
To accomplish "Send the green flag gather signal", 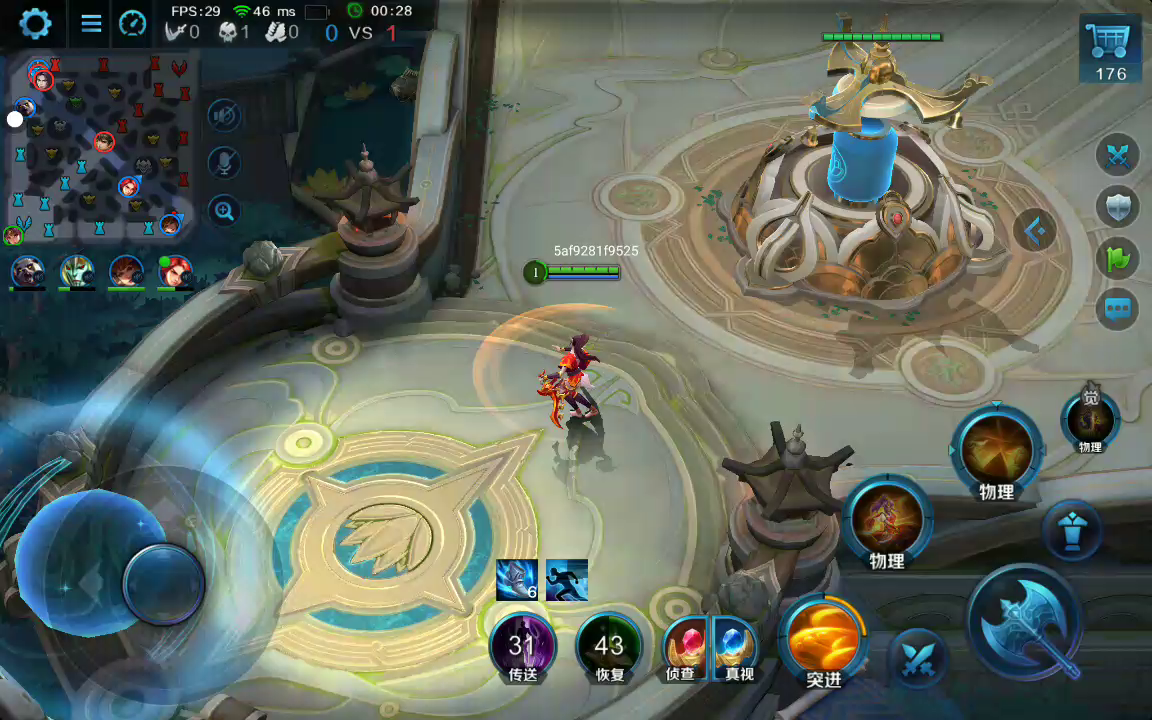I will pos(1118,258).
